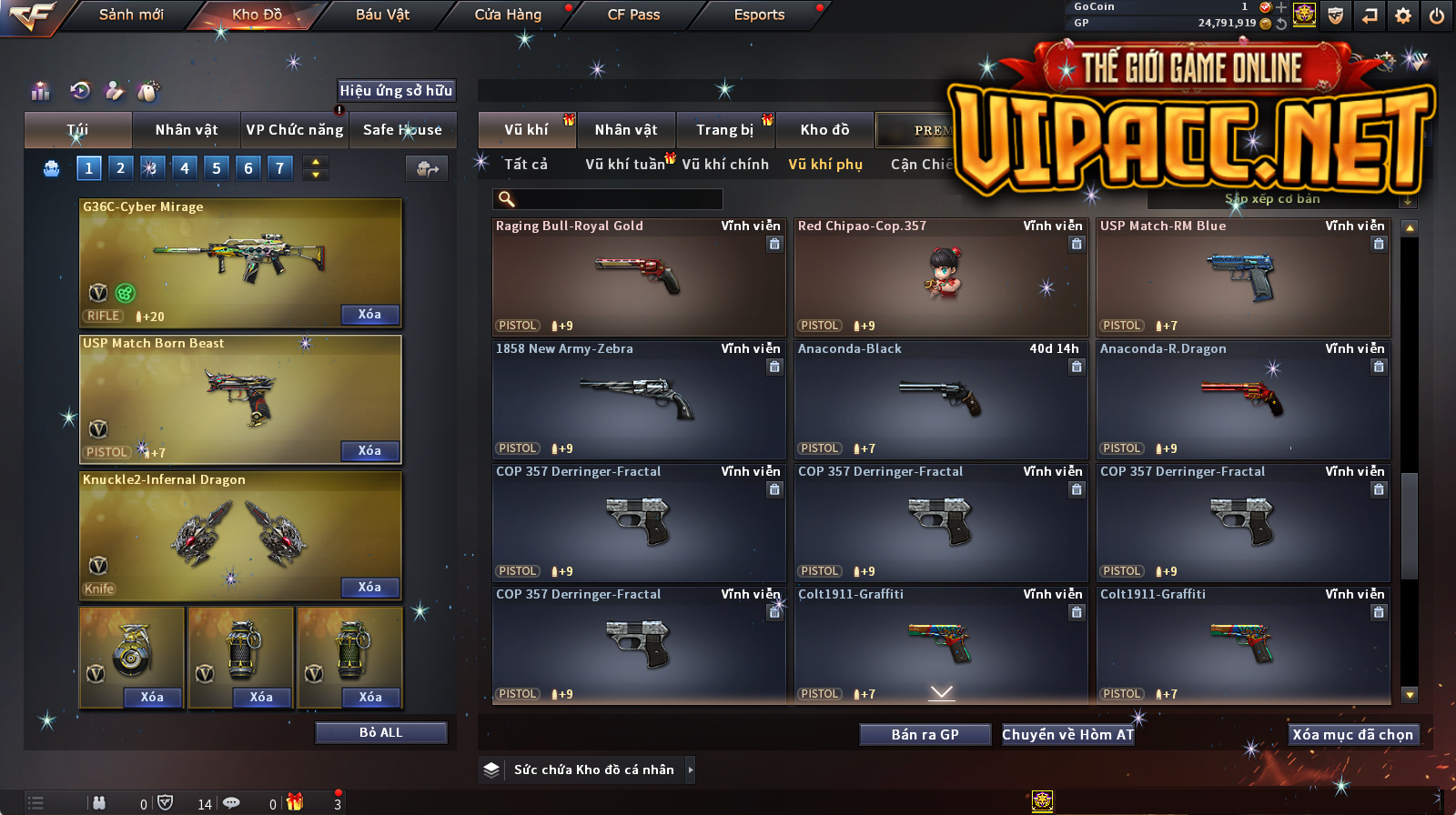Click the power button to exit
This screenshot has height=815, width=1456.
(1437, 15)
